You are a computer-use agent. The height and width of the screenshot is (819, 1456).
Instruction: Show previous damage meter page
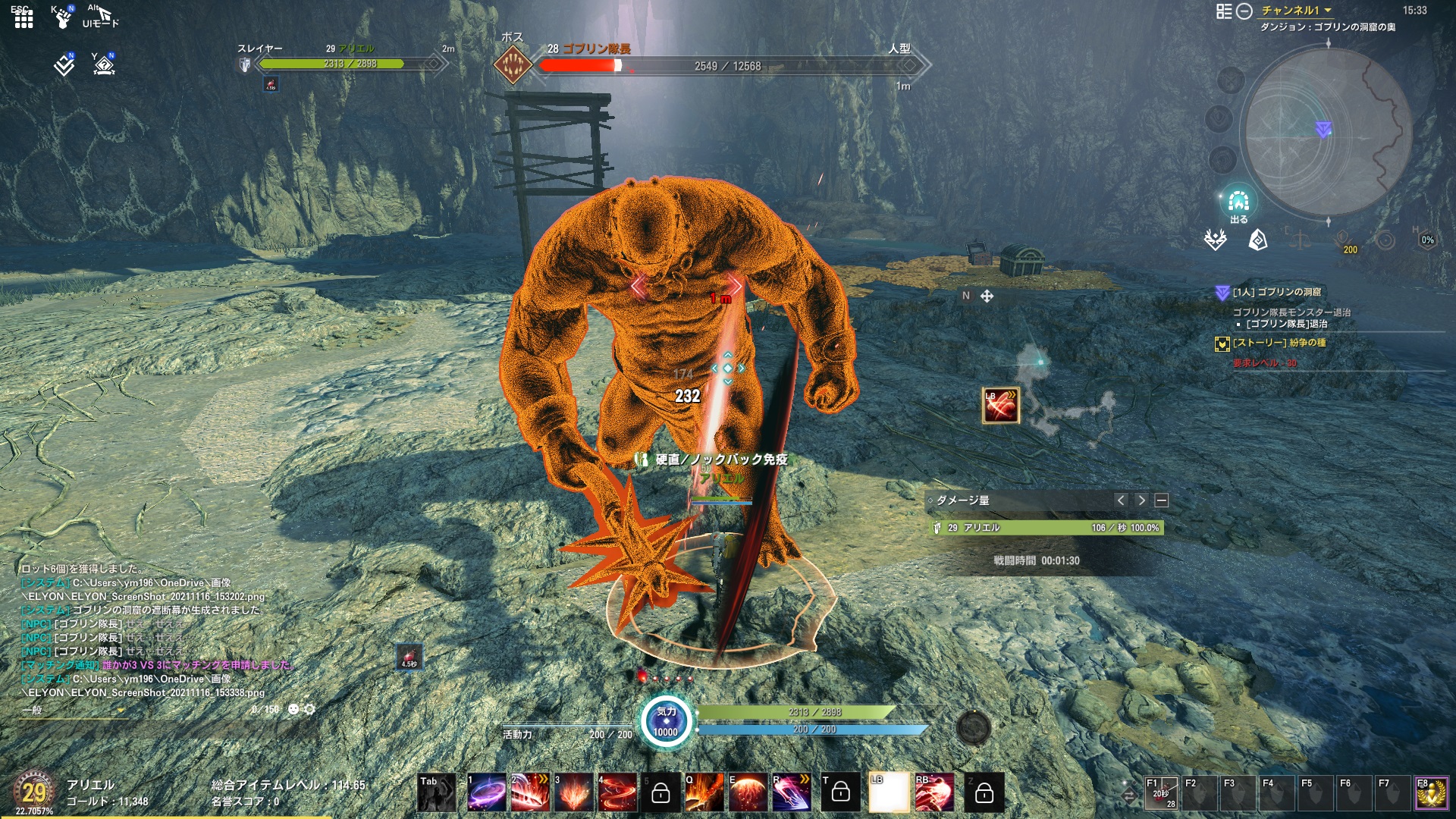1121,500
